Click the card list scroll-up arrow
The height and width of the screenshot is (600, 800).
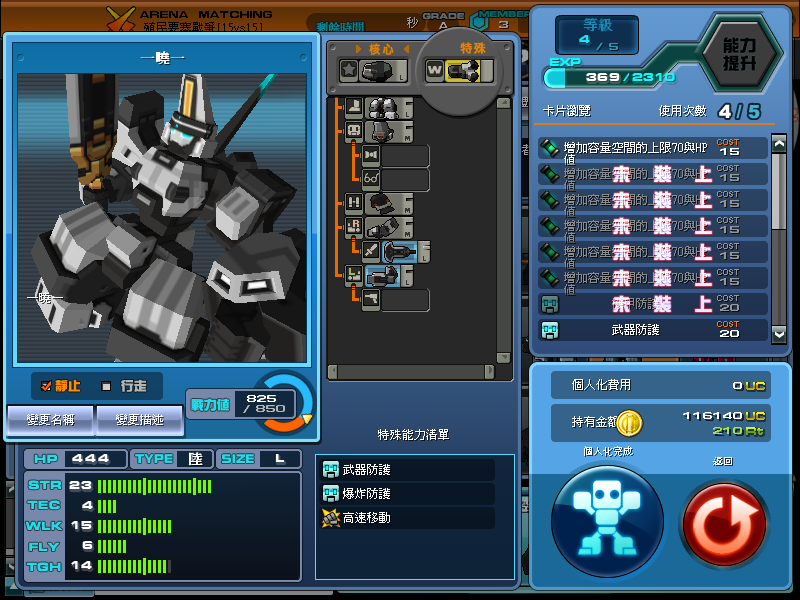(x=779, y=145)
